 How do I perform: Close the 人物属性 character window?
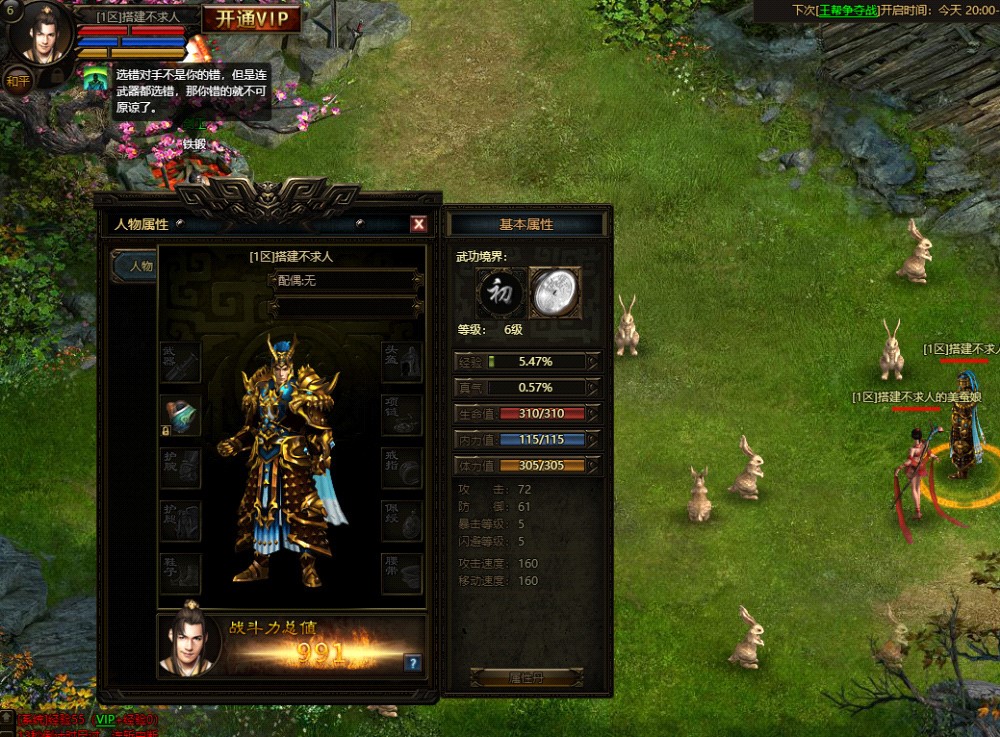click(x=419, y=225)
